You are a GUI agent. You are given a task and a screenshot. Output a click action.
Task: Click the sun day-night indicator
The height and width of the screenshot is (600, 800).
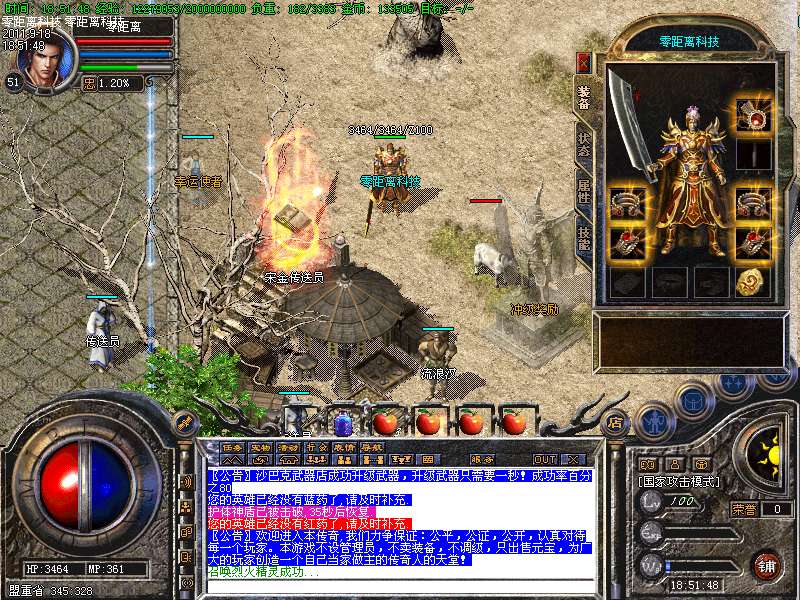[768, 456]
